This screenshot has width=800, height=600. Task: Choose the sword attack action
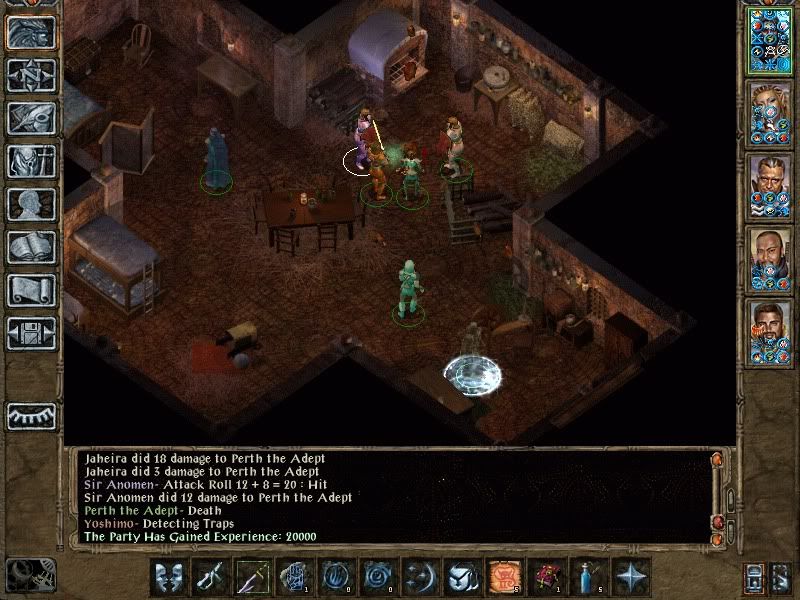[211, 575]
